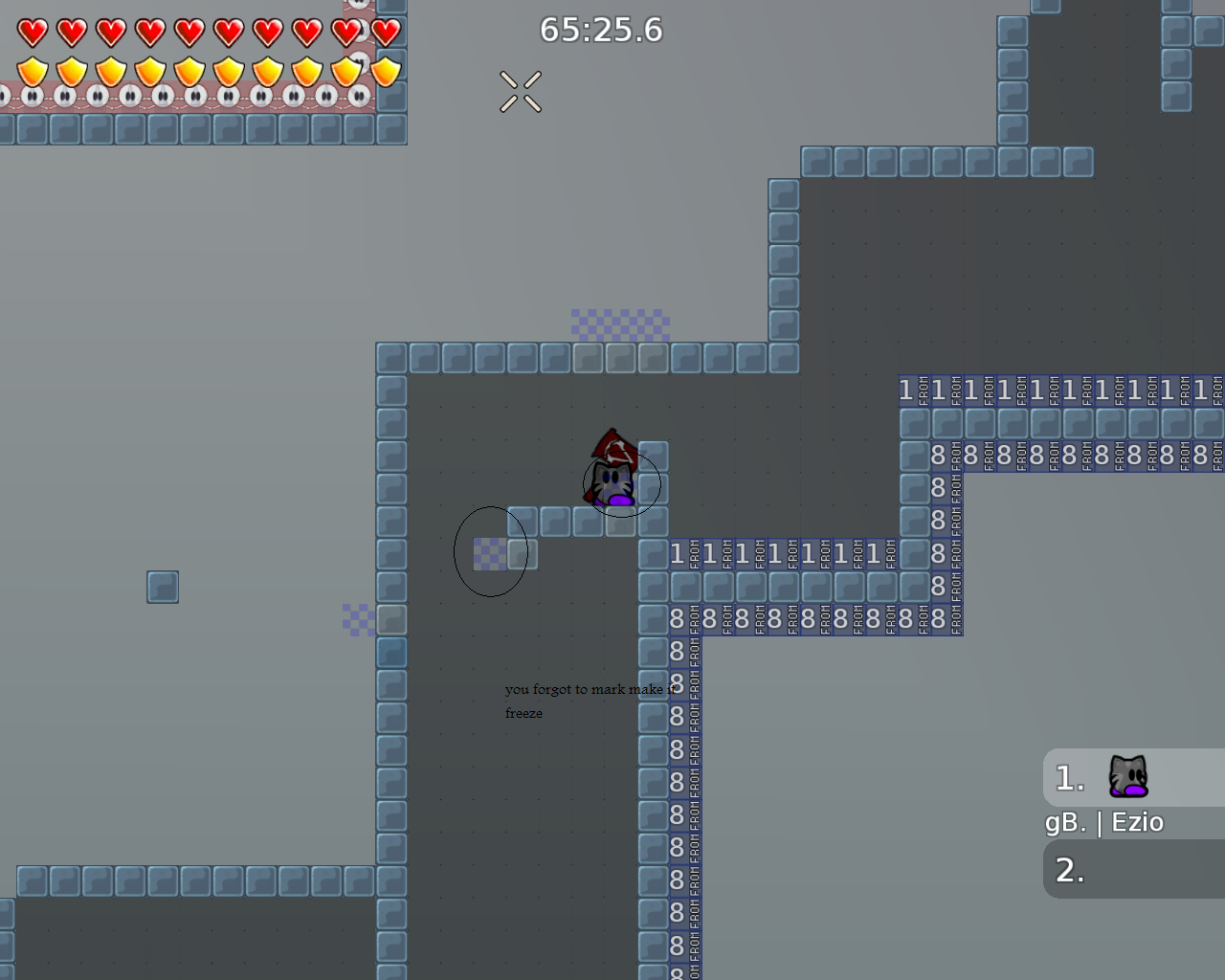Click the checkered tile on the left wall edge
1225x980 pixels.
point(358,618)
